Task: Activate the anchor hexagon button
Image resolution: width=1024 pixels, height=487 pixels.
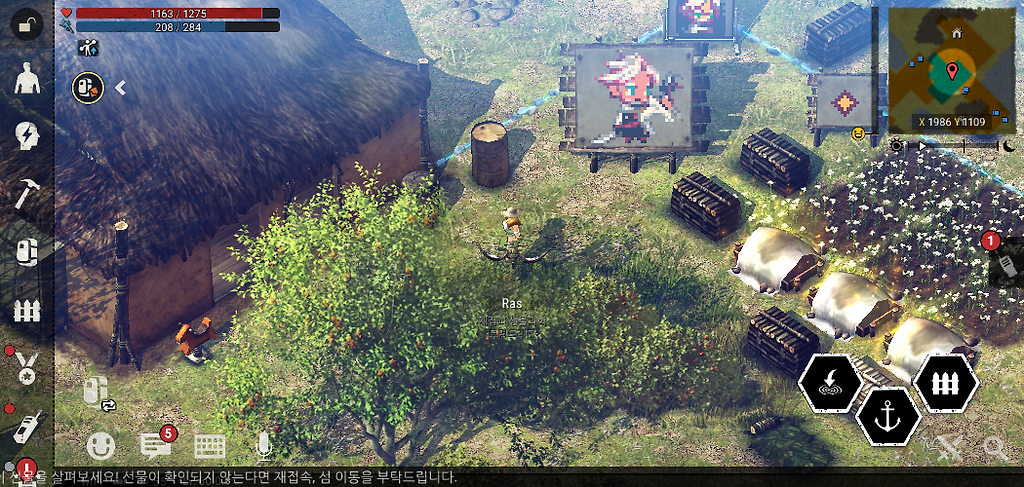Action: 887,416
